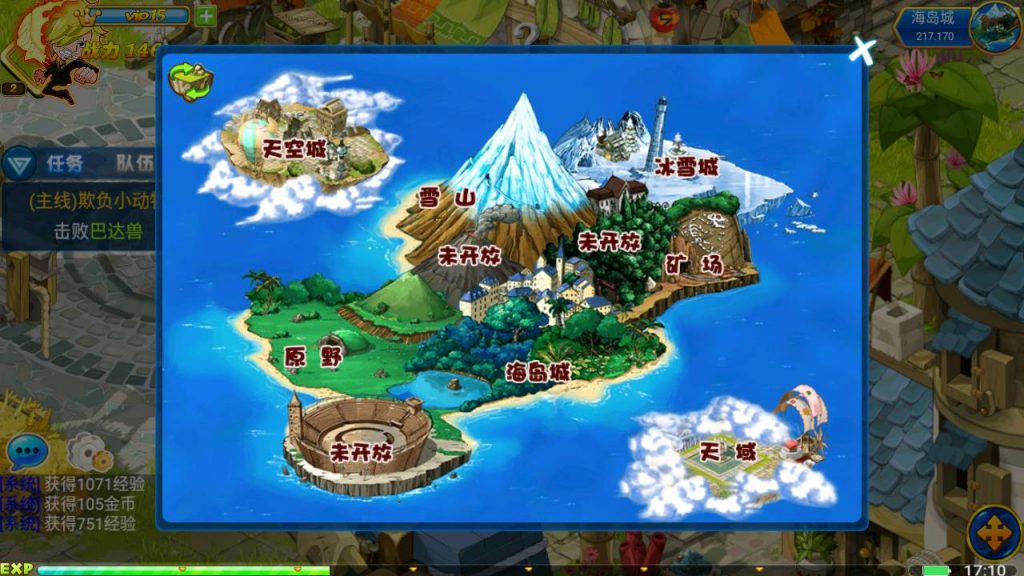This screenshot has height=576, width=1024.
Task: Tap the locked 未开放 arena location
Action: pyautogui.click(x=362, y=451)
